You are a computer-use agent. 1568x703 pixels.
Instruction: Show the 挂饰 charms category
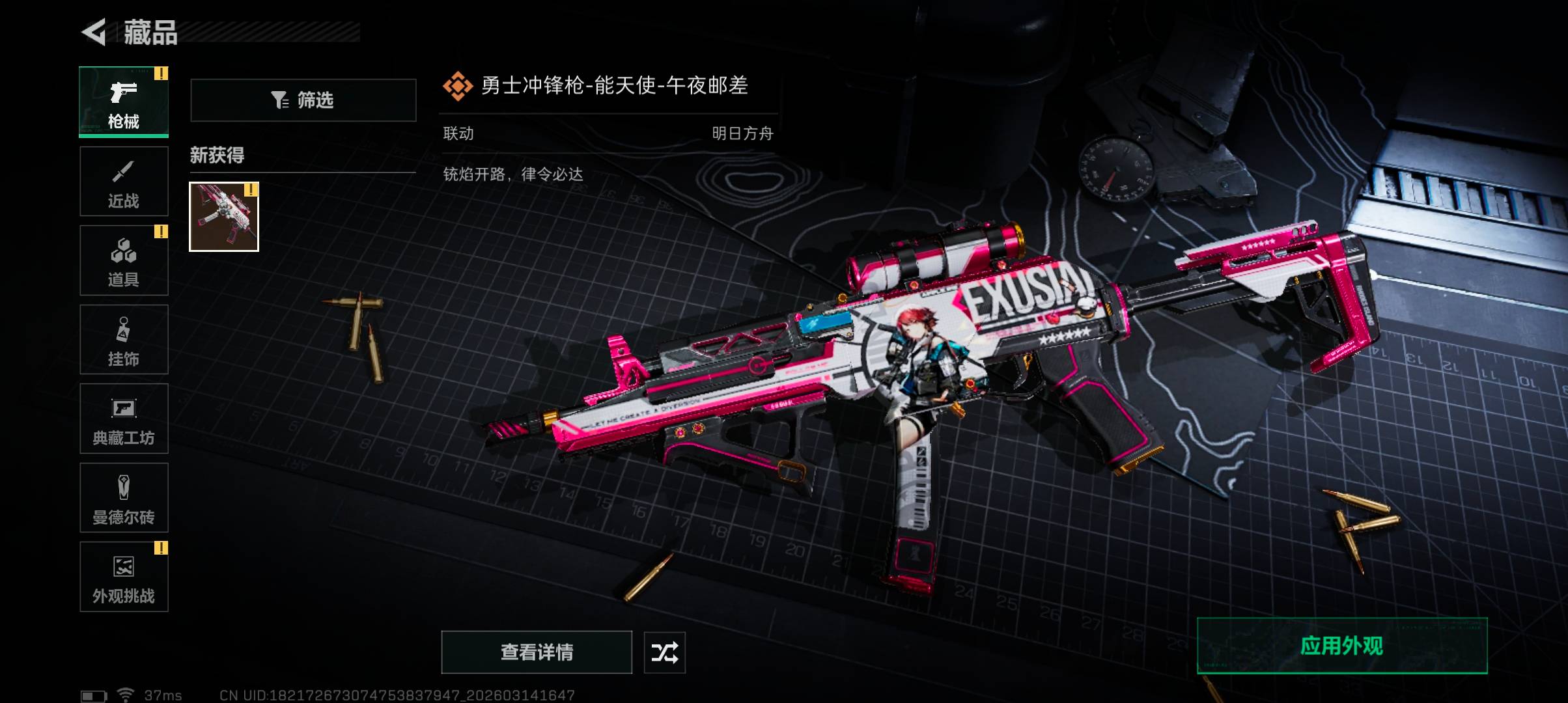click(x=124, y=340)
